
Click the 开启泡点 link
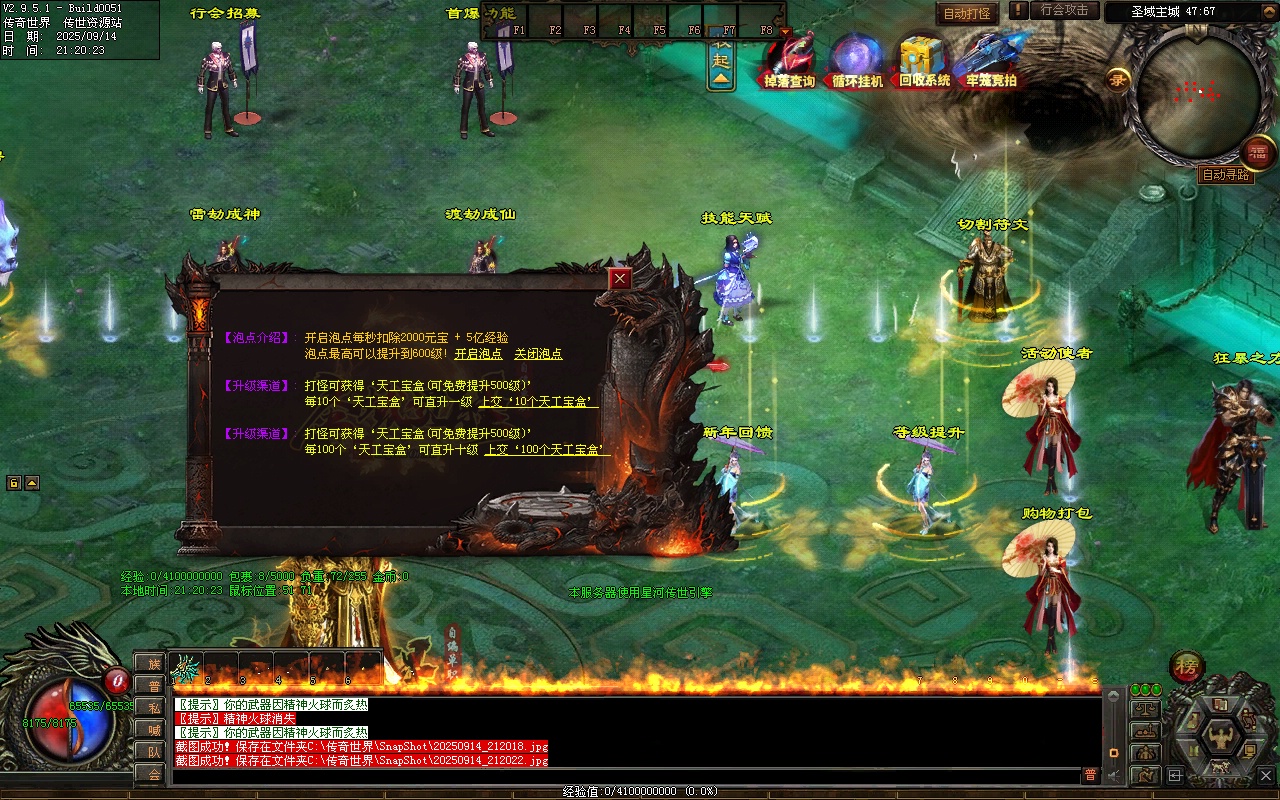[x=478, y=354]
